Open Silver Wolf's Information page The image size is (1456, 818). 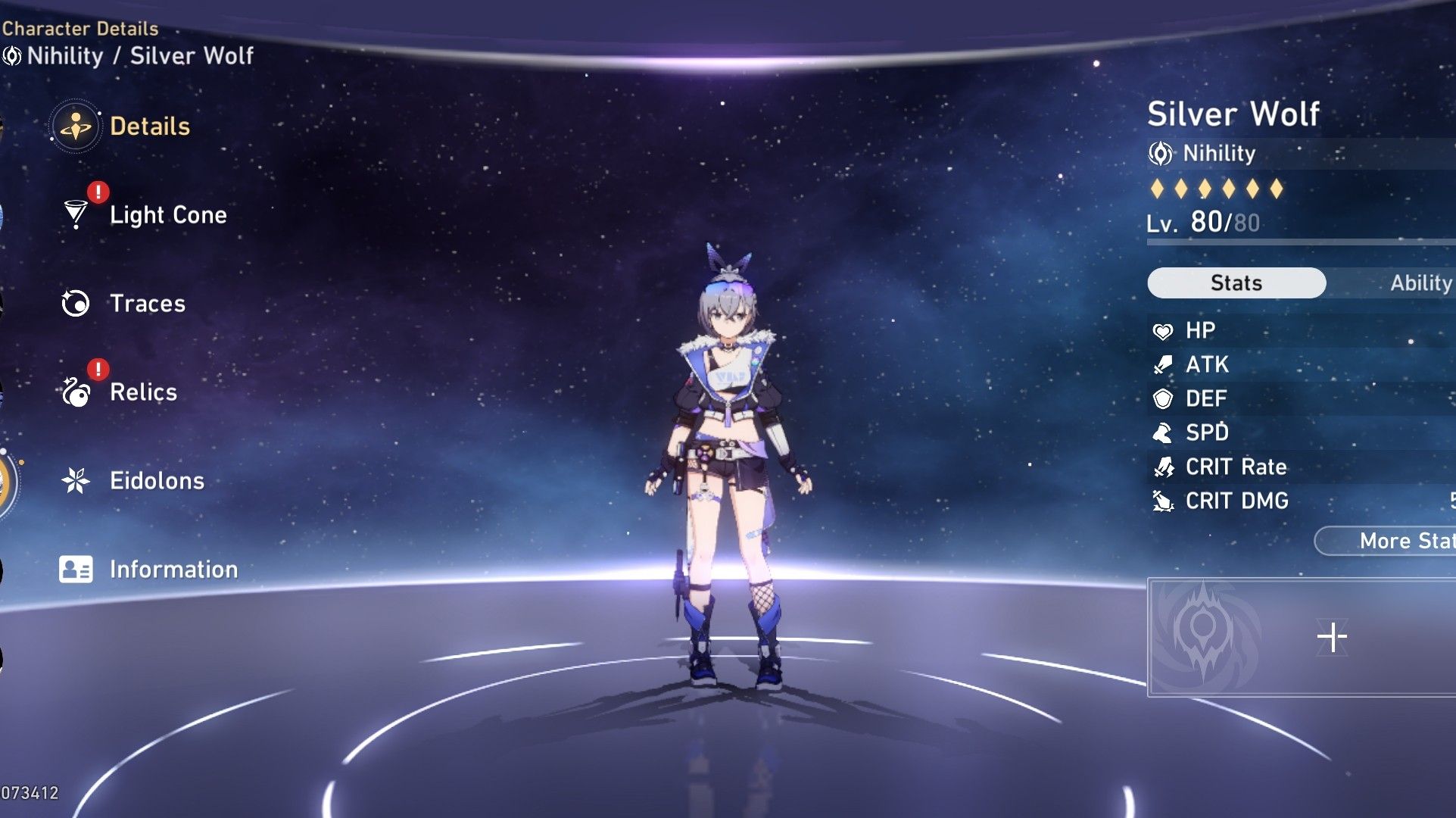point(175,569)
